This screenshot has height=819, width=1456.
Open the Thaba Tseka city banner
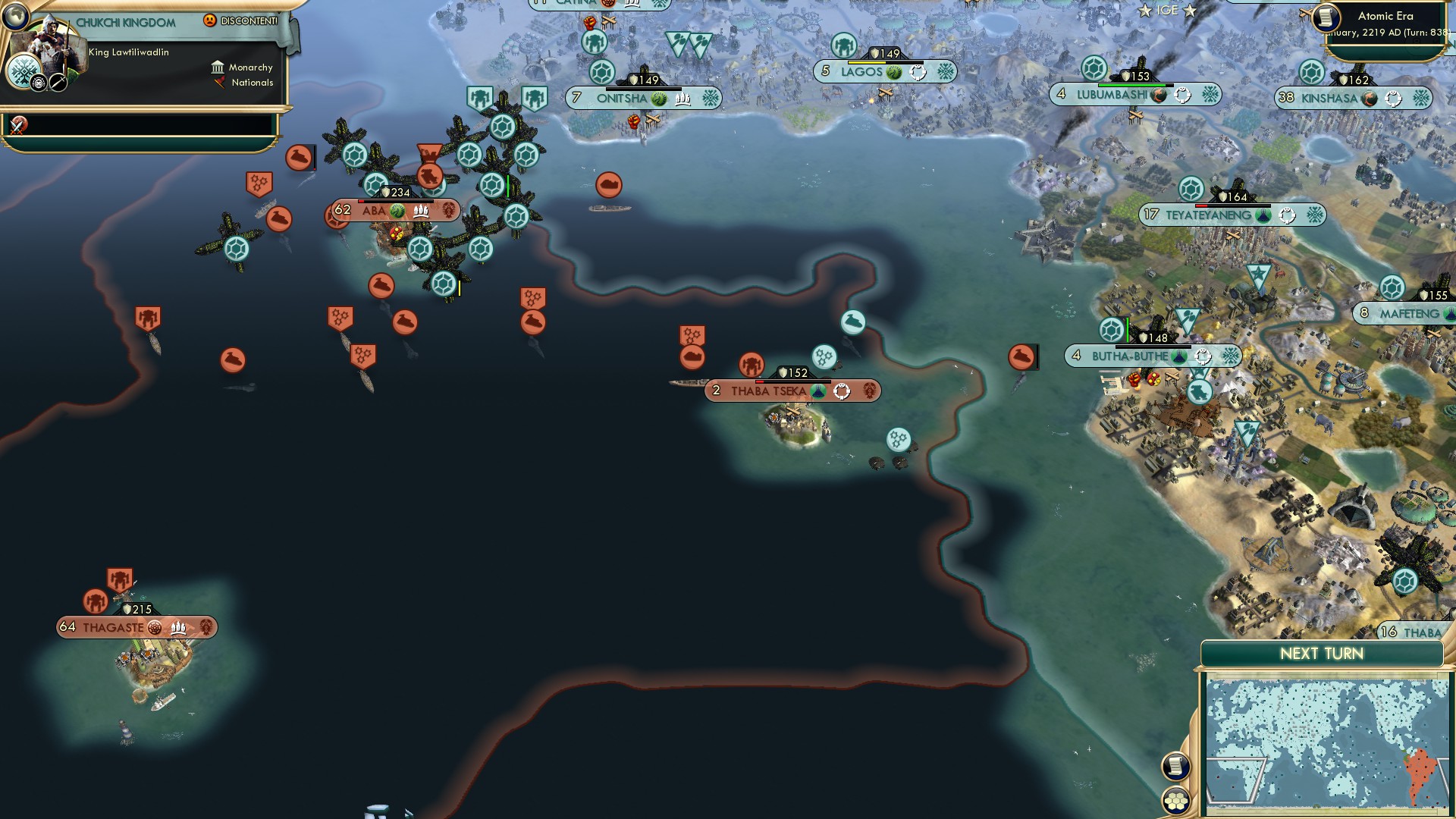coord(791,391)
